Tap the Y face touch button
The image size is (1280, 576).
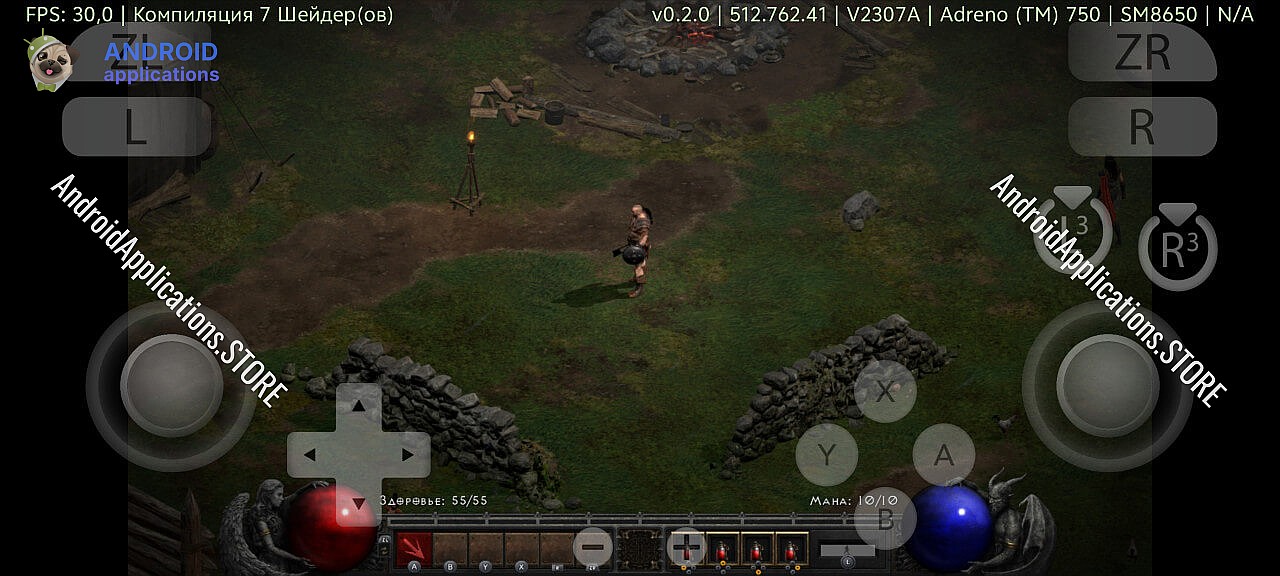[x=826, y=455]
